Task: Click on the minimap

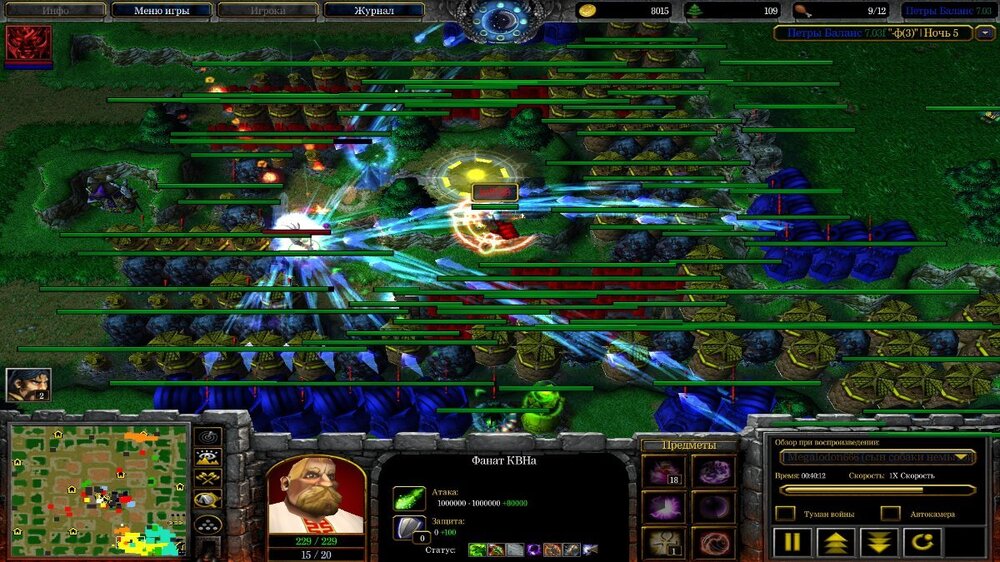Action: click(x=99, y=489)
